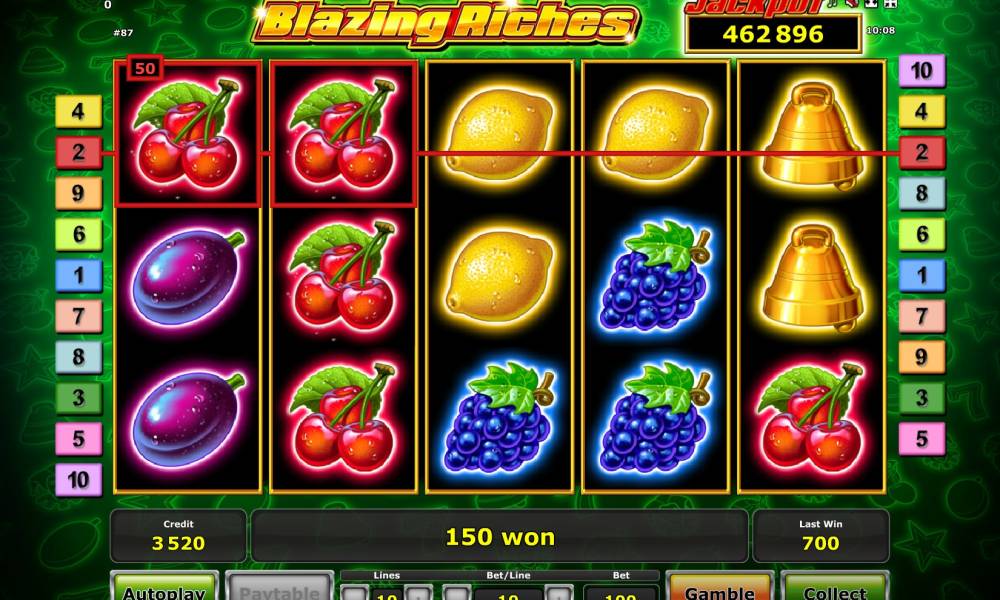Image resolution: width=1000 pixels, height=600 pixels.
Task: Select payline 9 marker in left column
Action: (79, 193)
